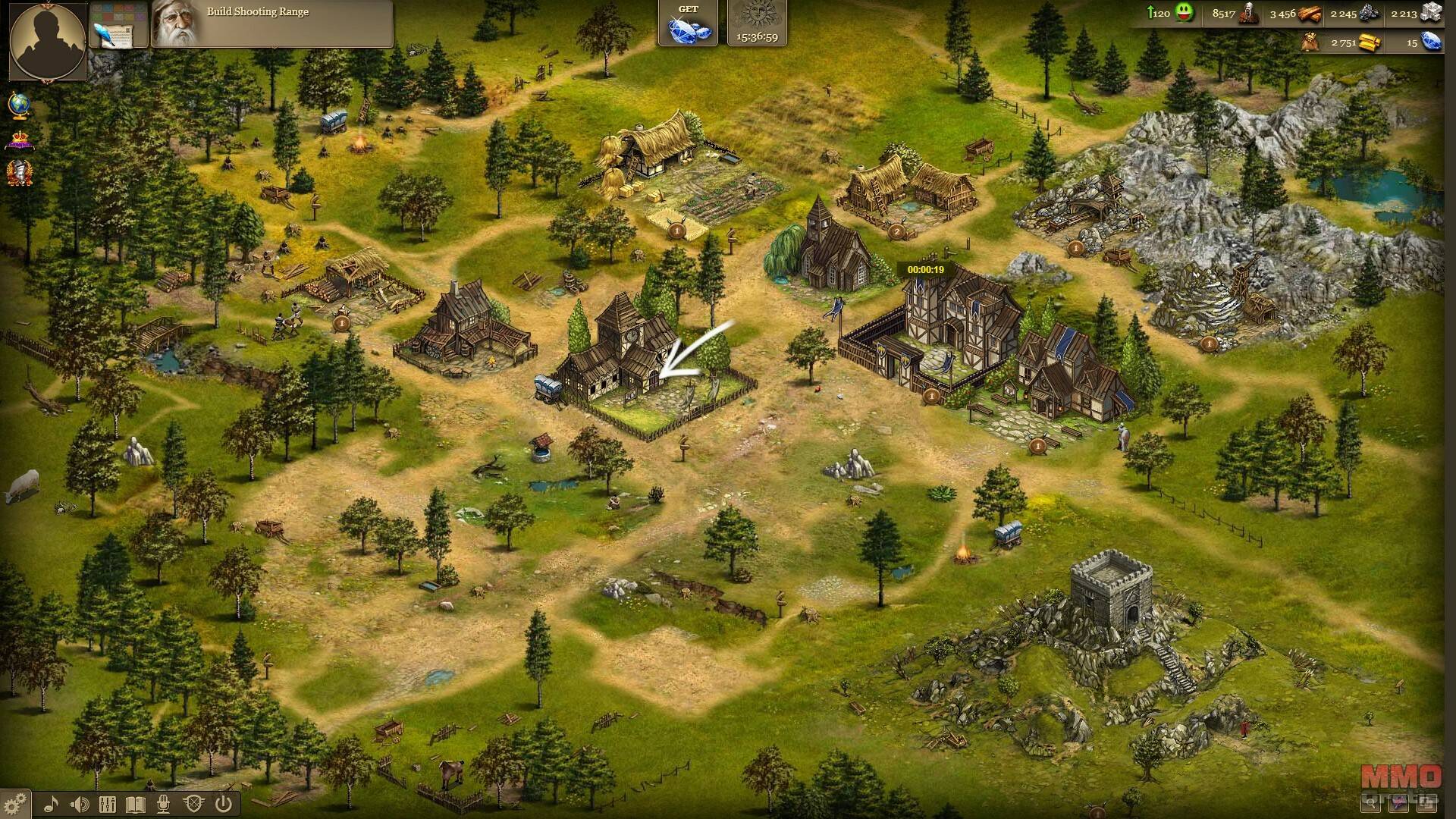Toggle the music note button
The height and width of the screenshot is (819, 1456).
[52, 804]
